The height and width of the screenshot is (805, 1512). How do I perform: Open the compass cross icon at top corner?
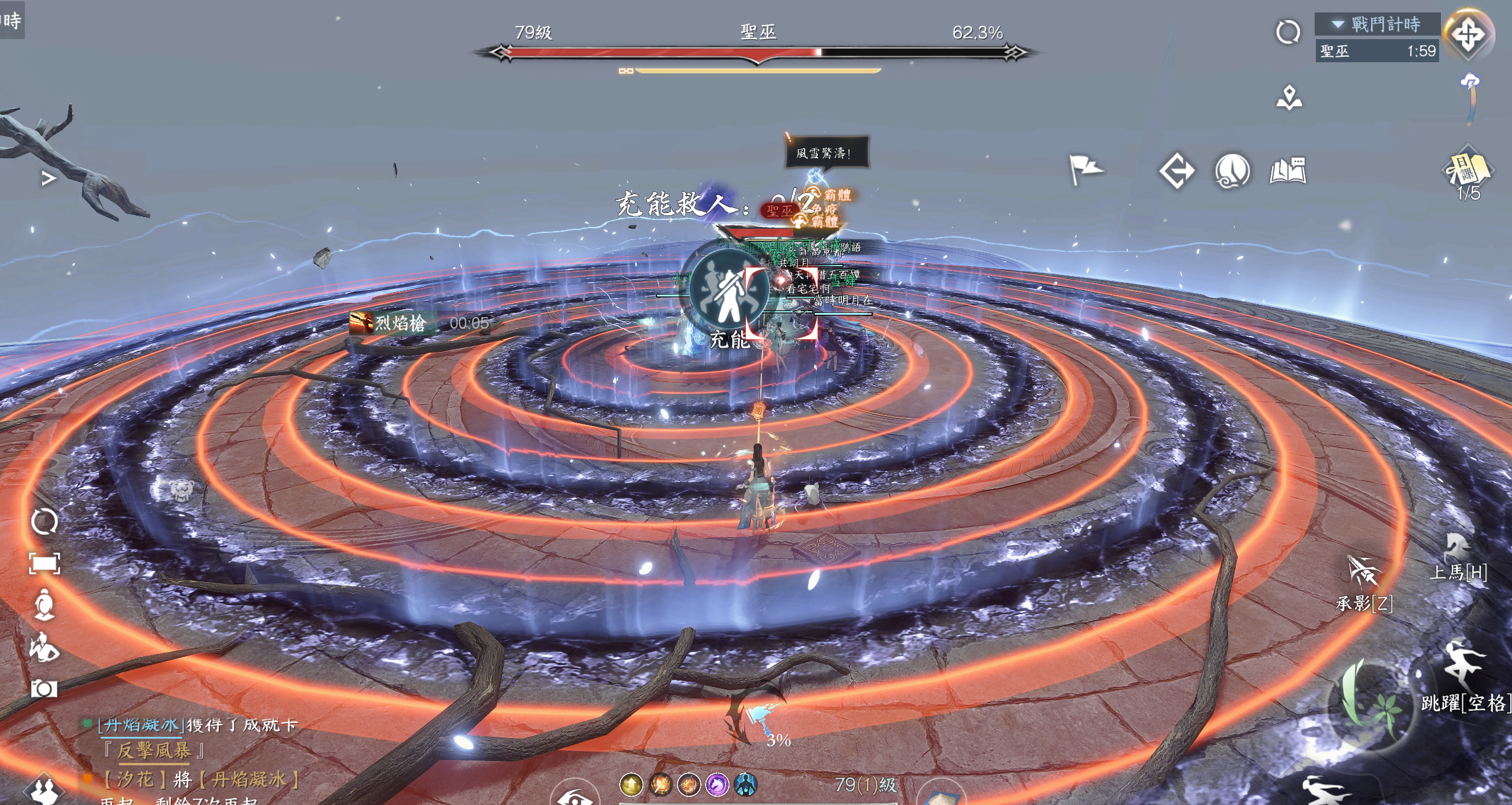[x=1468, y=34]
